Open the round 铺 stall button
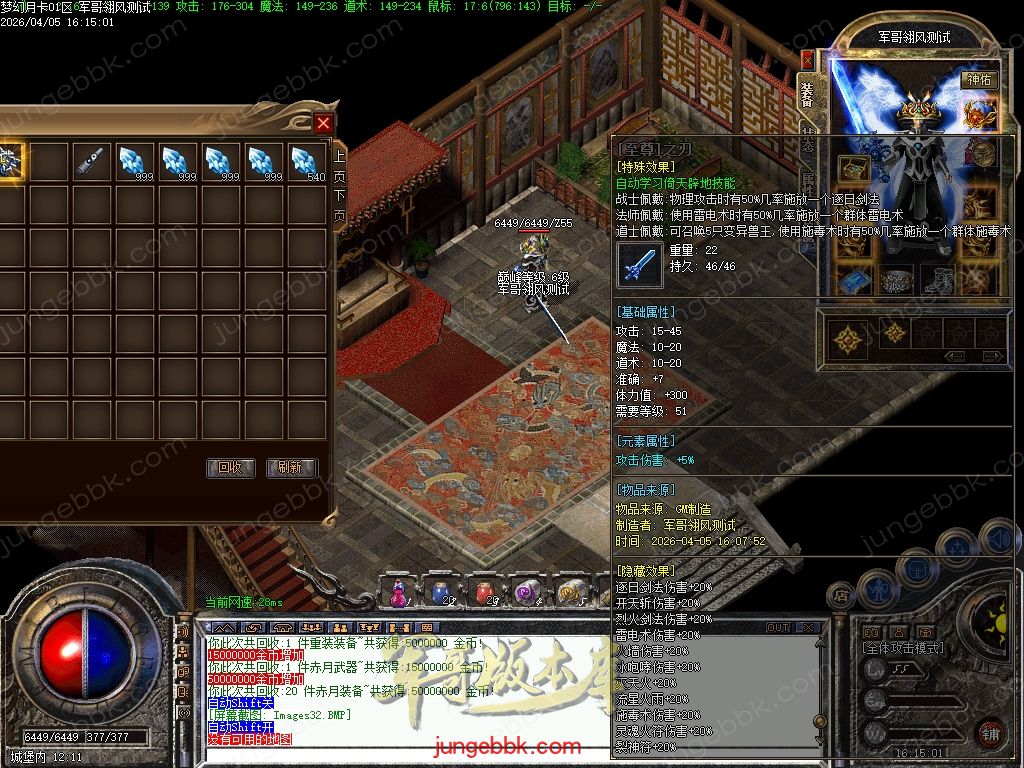Viewport: 1024px width, 768px height. 990,733
